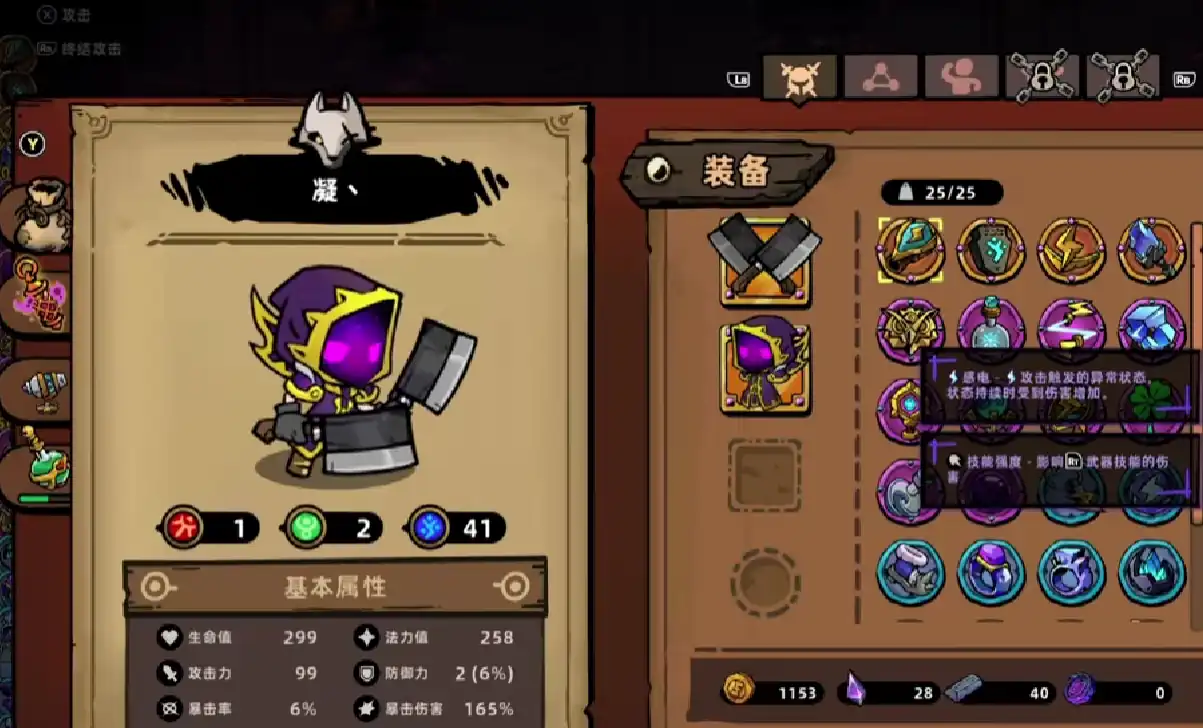The width and height of the screenshot is (1203, 728).
Task: Switch to the three-node triangle tab
Action: tap(880, 77)
